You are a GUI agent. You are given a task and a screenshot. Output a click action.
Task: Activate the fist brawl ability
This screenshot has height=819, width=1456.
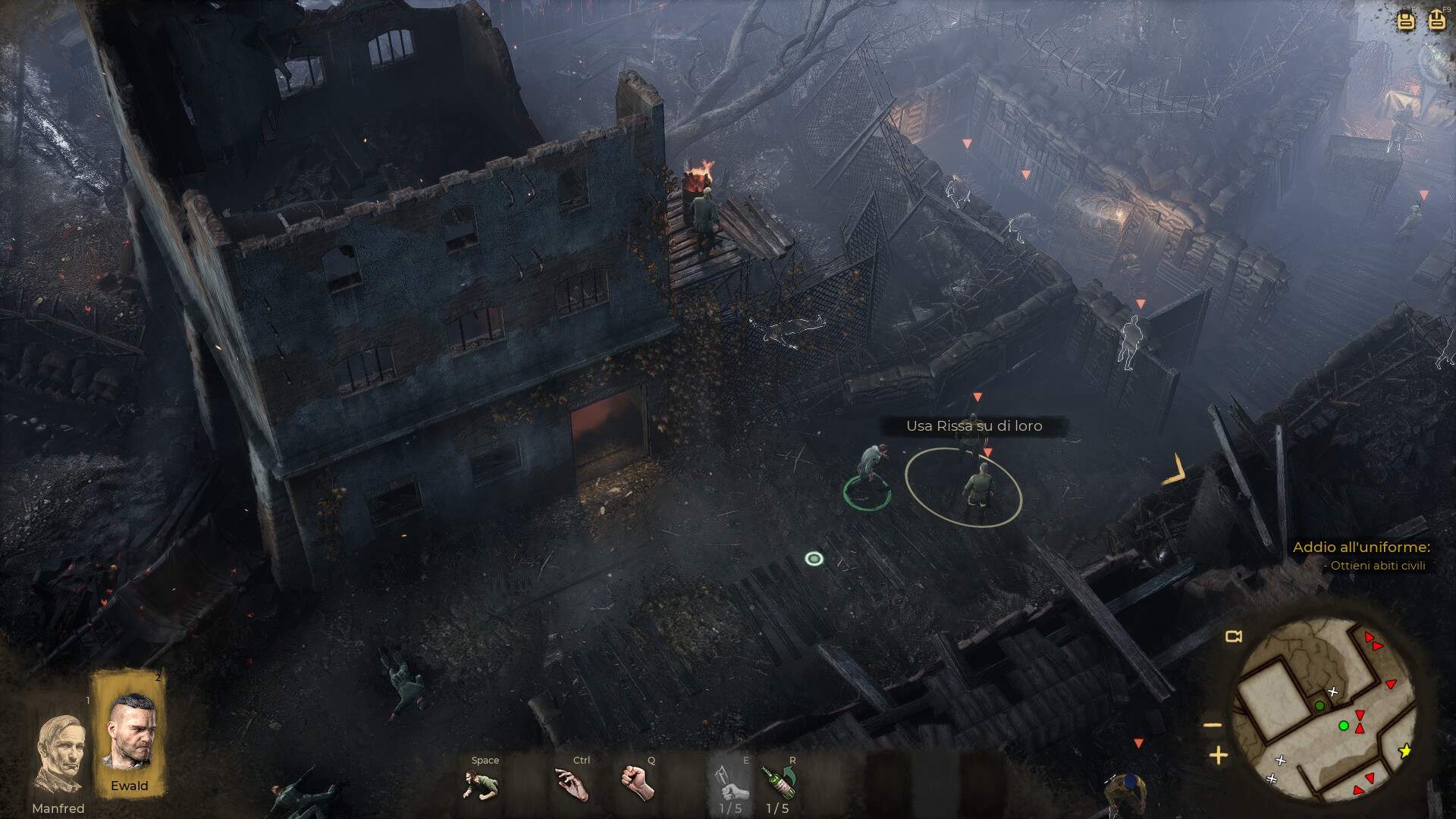[638, 782]
